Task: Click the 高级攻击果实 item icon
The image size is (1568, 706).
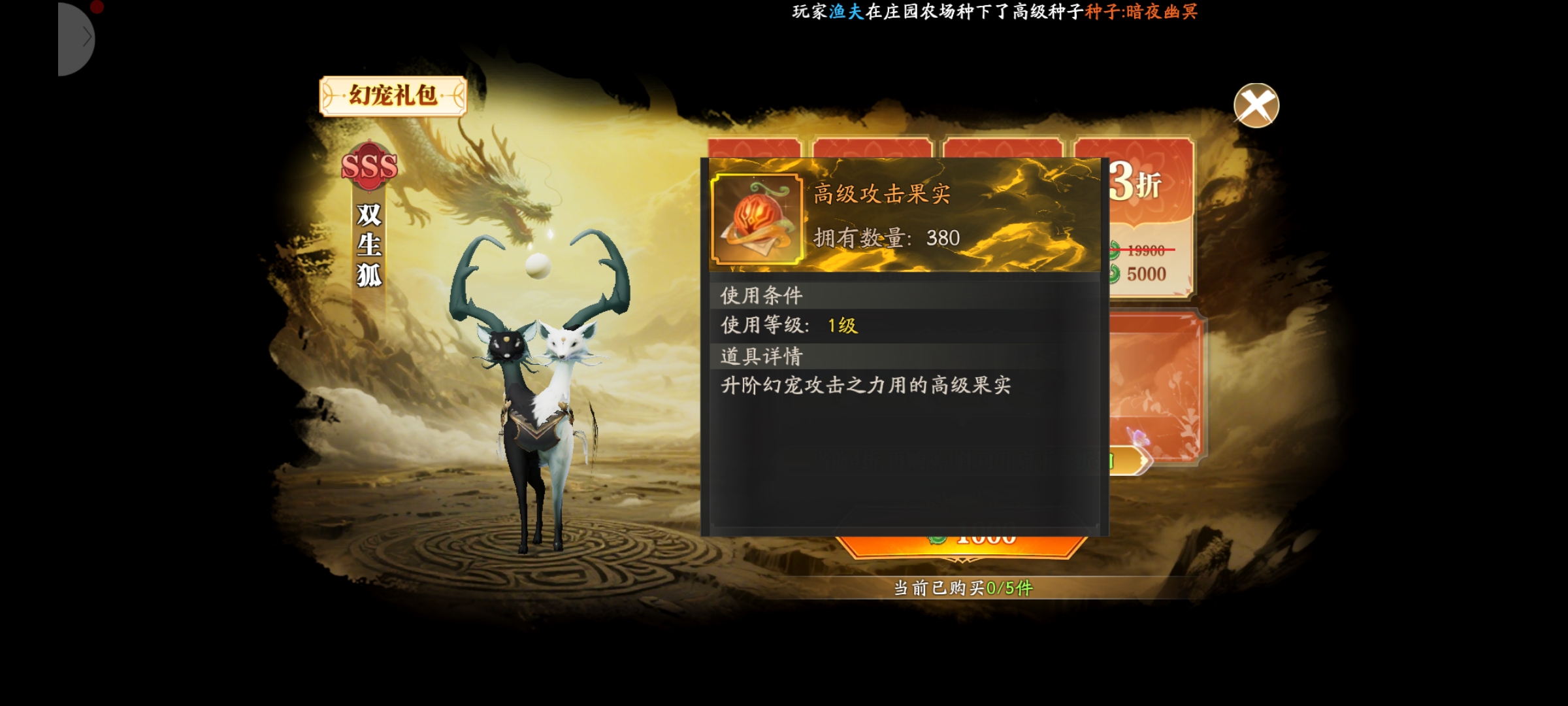Action: pyautogui.click(x=757, y=219)
